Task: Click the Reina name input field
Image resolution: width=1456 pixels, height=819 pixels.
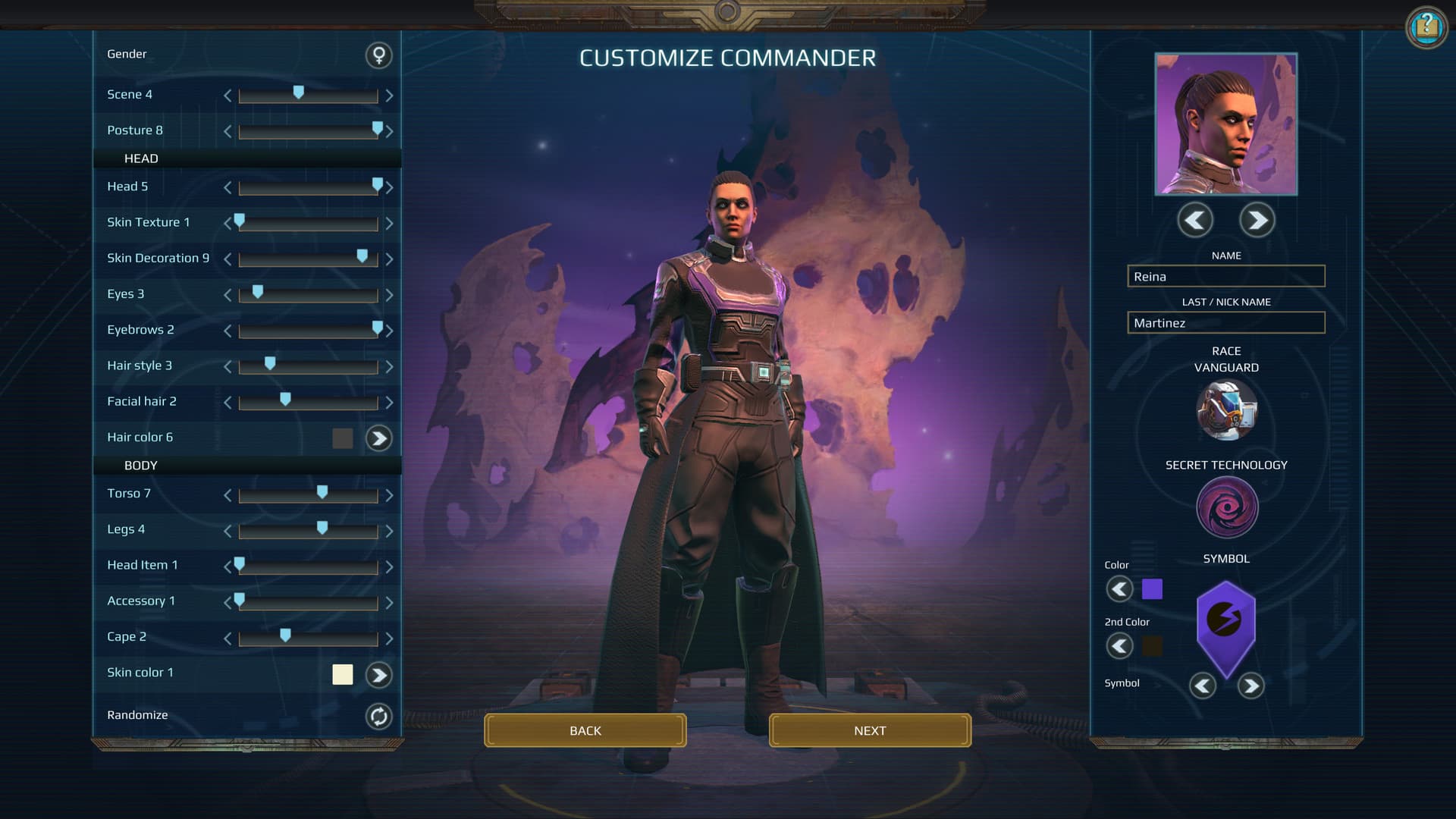Action: [x=1225, y=276]
